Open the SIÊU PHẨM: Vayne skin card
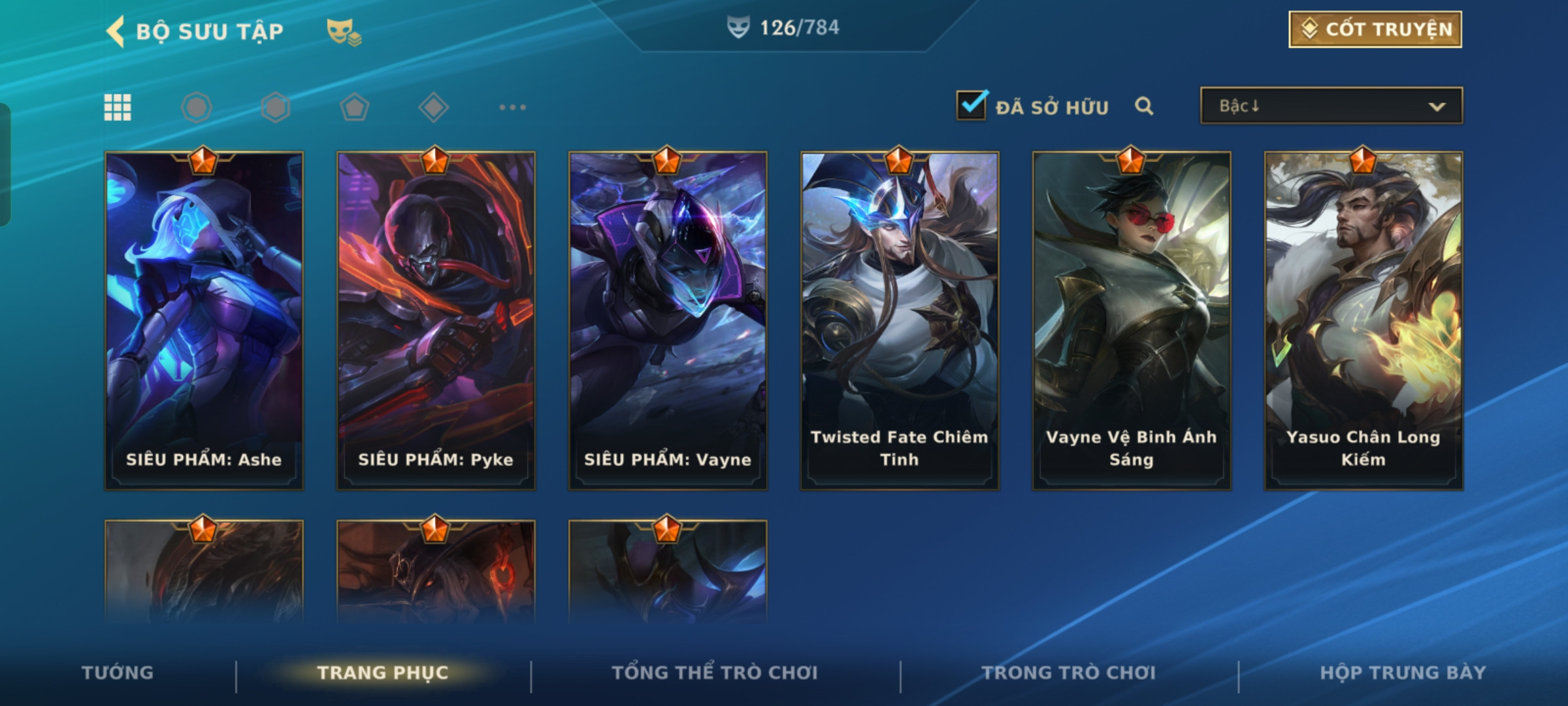 (x=668, y=320)
